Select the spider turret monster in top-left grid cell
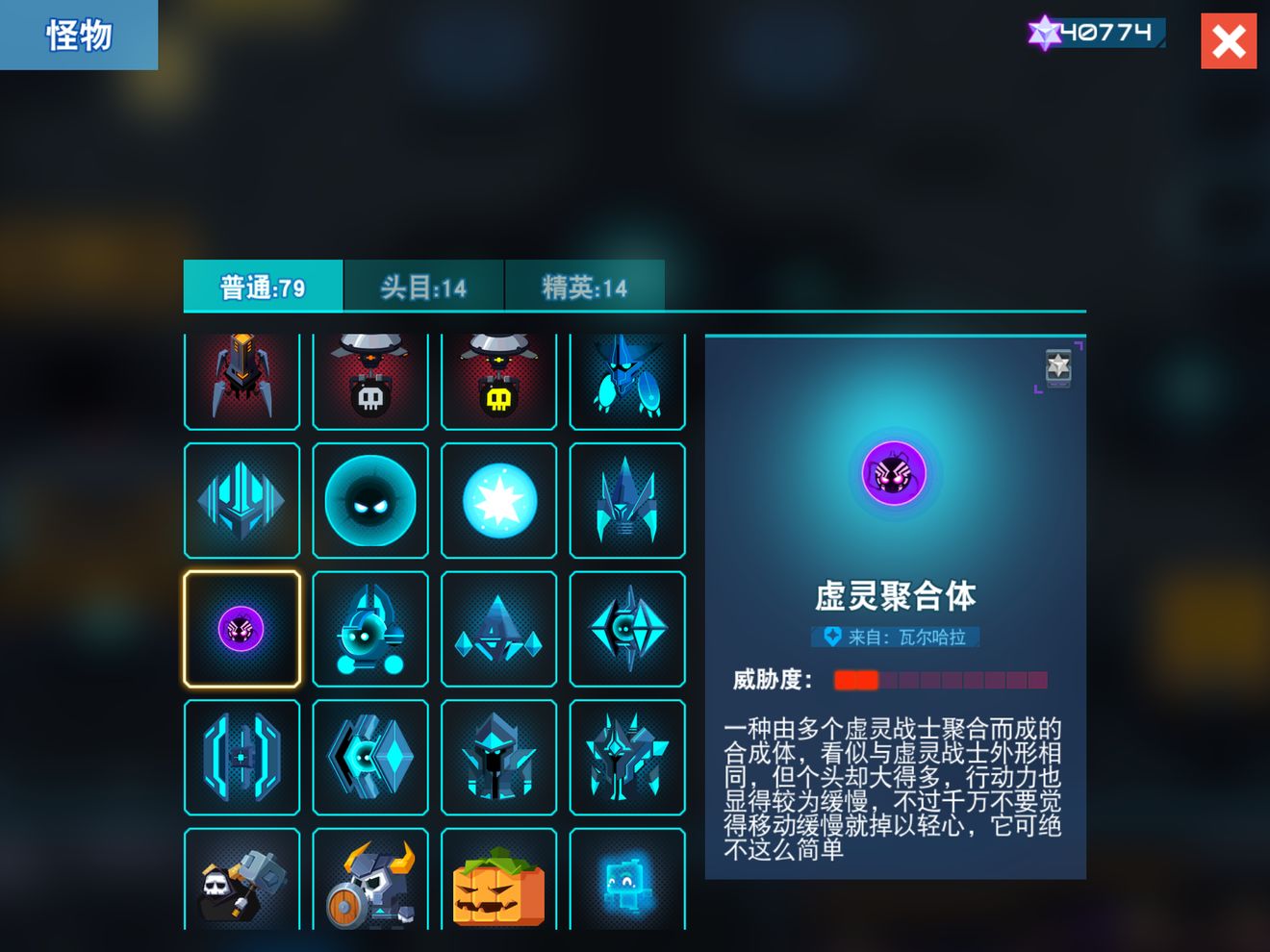Screen dimensions: 1270x952 (x=241, y=379)
